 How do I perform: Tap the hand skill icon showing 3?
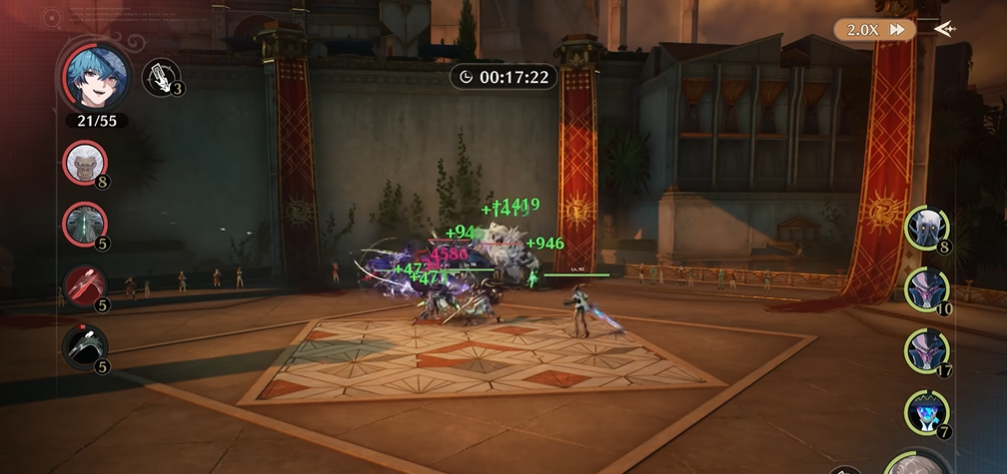160,77
